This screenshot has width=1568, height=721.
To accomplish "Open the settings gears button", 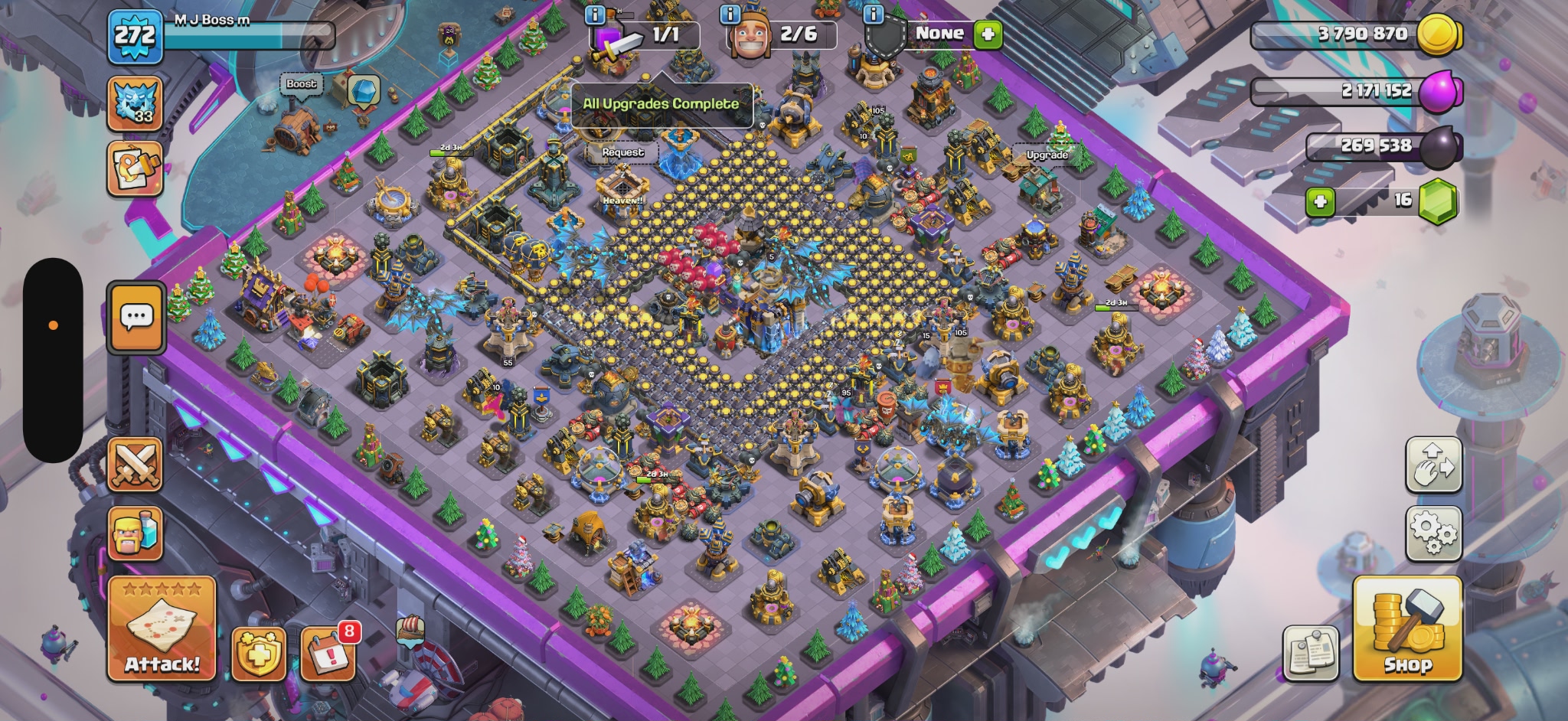I will 1434,533.
